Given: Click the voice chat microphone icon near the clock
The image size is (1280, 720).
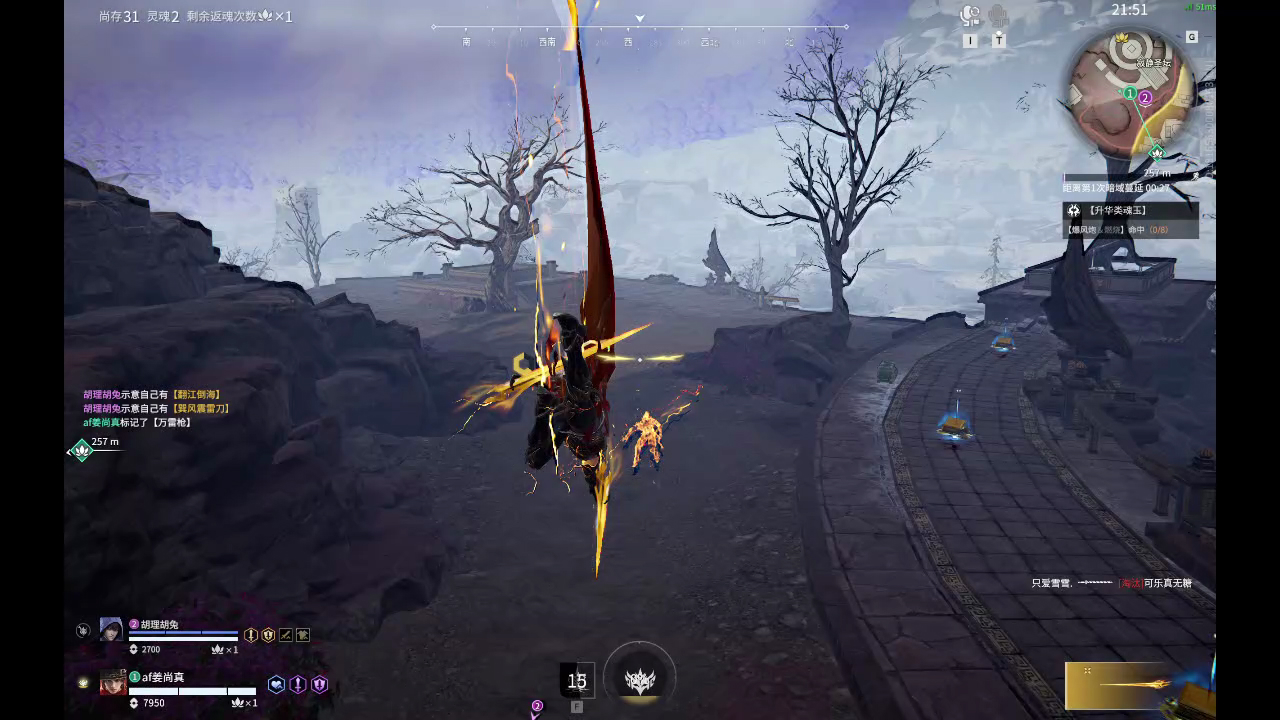Looking at the screenshot, I should pos(969,14).
